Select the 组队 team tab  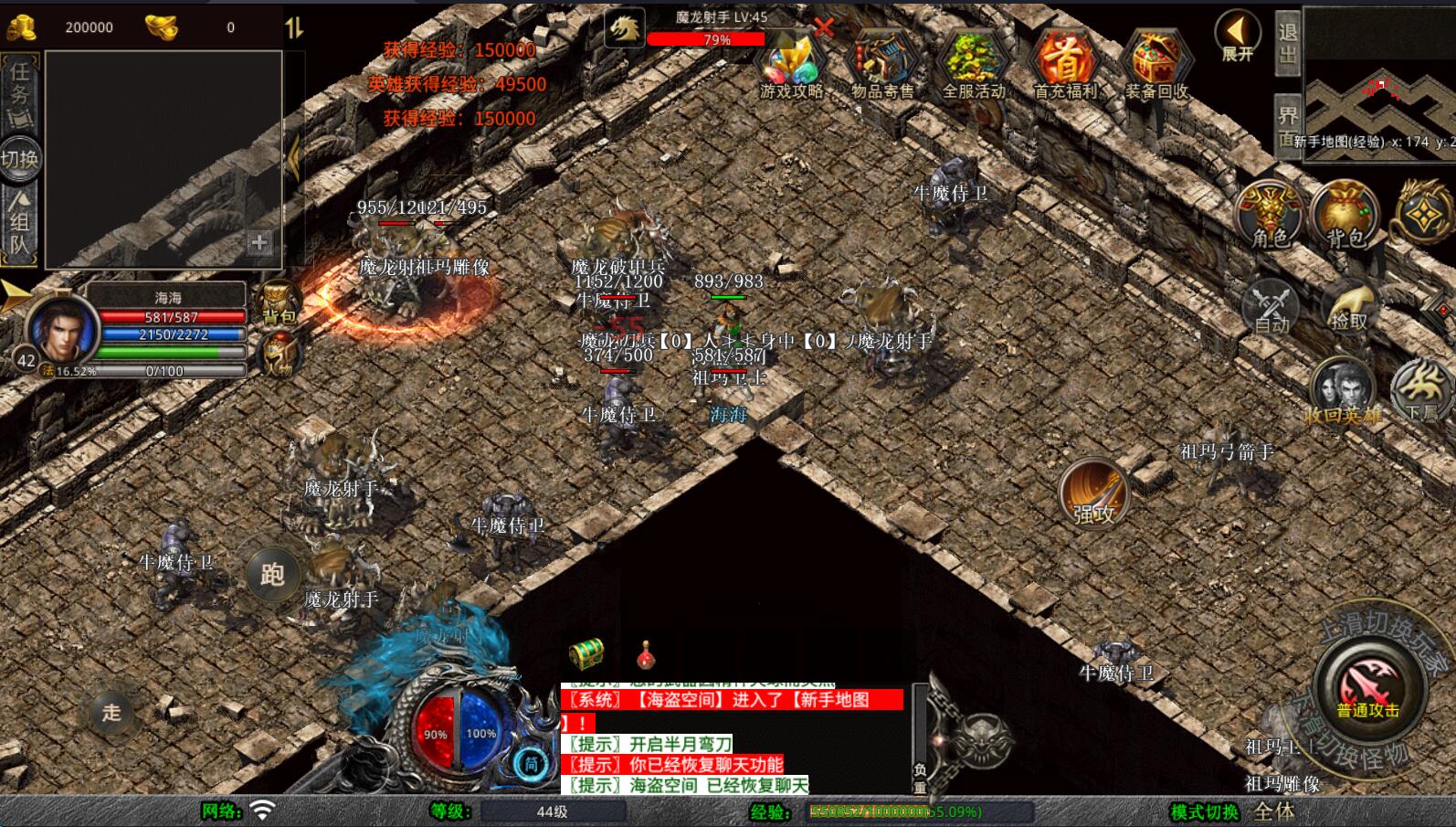tap(19, 222)
